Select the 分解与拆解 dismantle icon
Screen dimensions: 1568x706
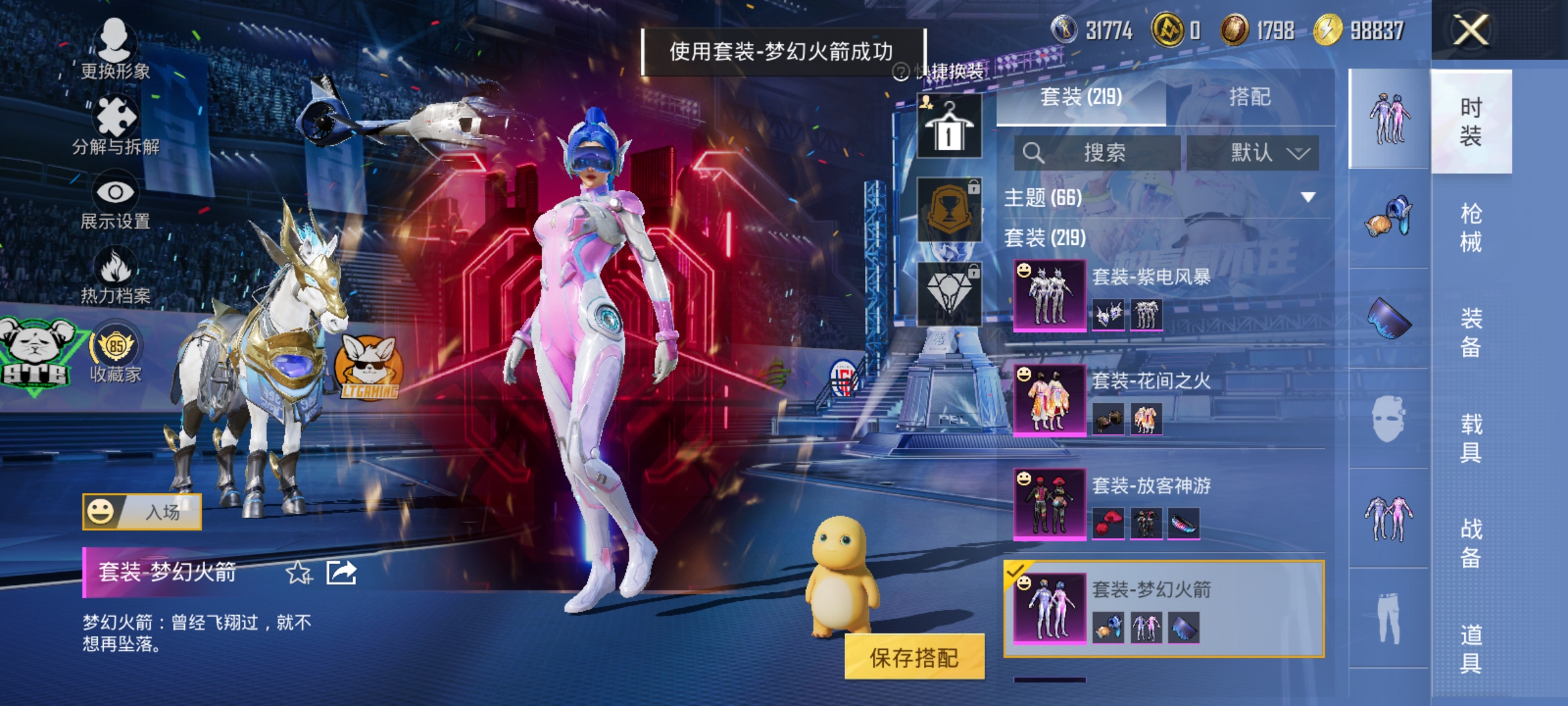[x=116, y=118]
